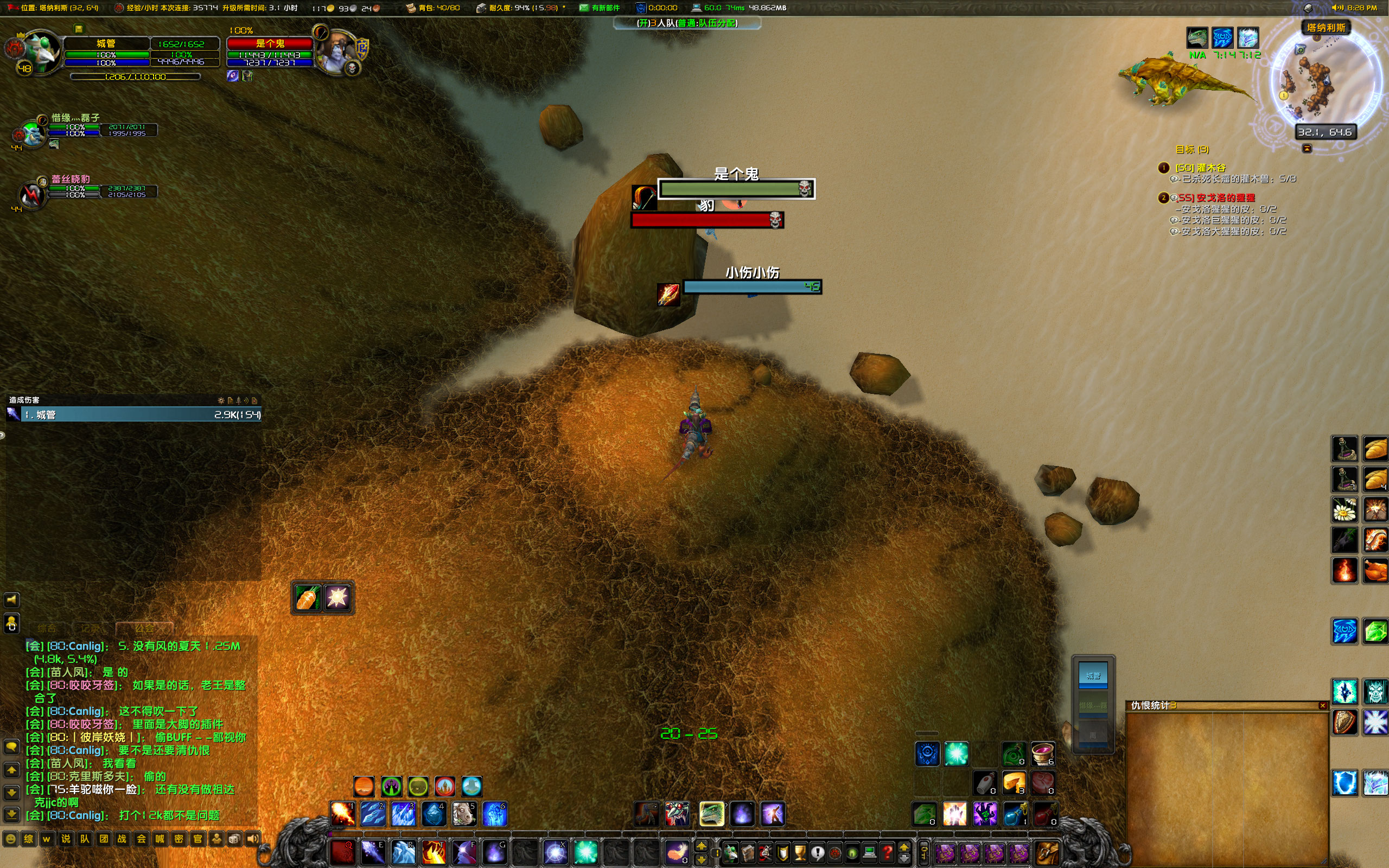Cast the Q fire ability on action bar
The image size is (1389, 868).
click(345, 853)
